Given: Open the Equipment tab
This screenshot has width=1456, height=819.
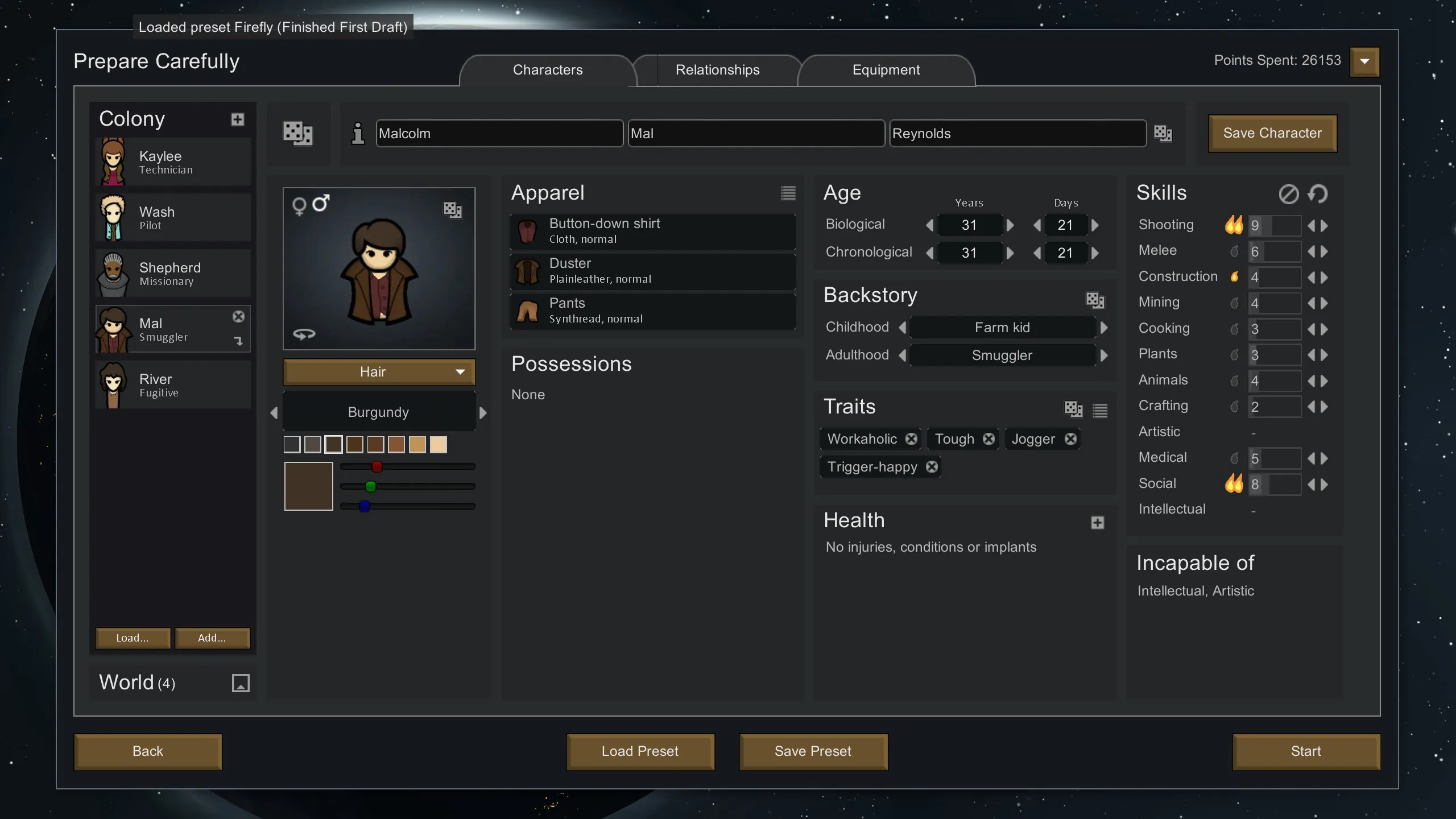Looking at the screenshot, I should click(x=886, y=70).
